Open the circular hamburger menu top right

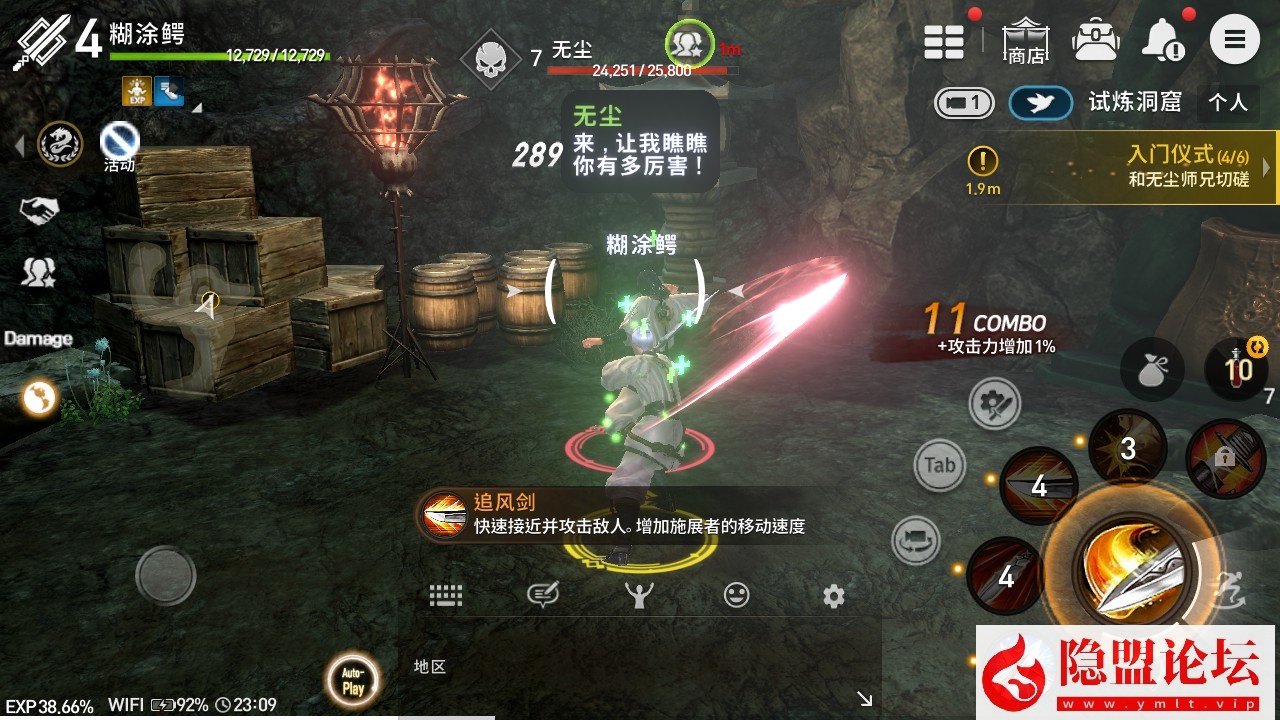click(x=1235, y=40)
